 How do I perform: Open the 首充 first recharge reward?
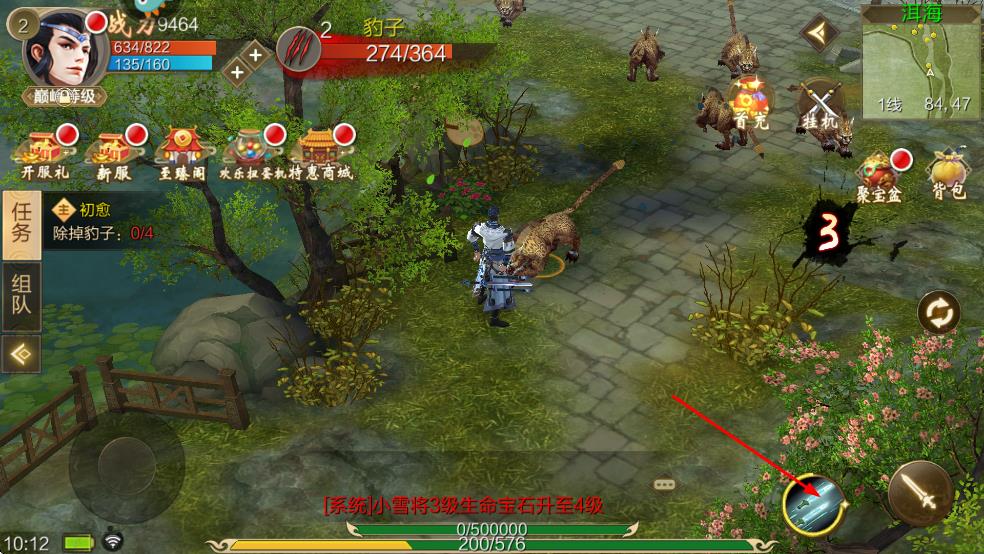[x=749, y=102]
